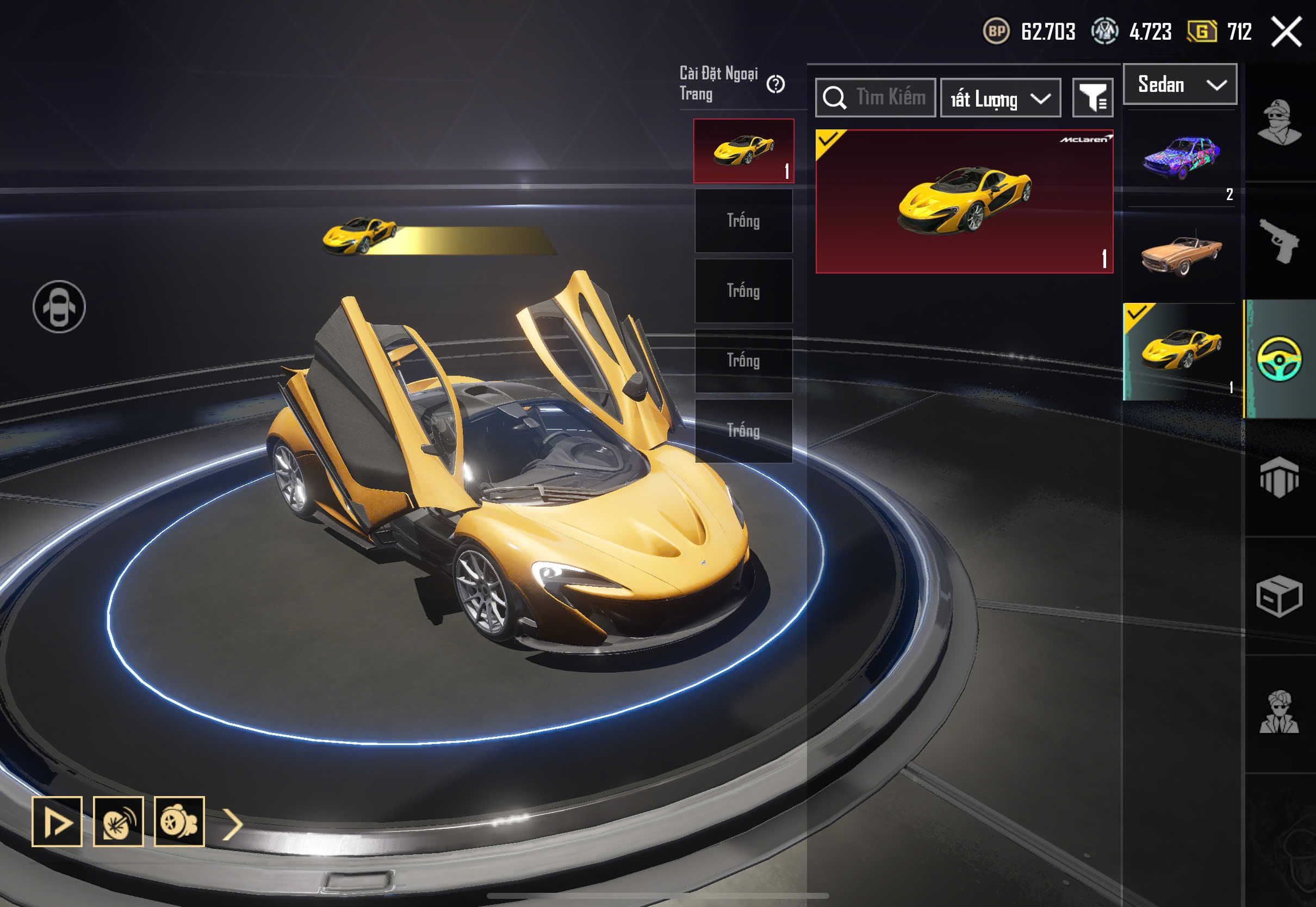
Task: Select the equipped McLaren loadout slot
Action: [743, 151]
